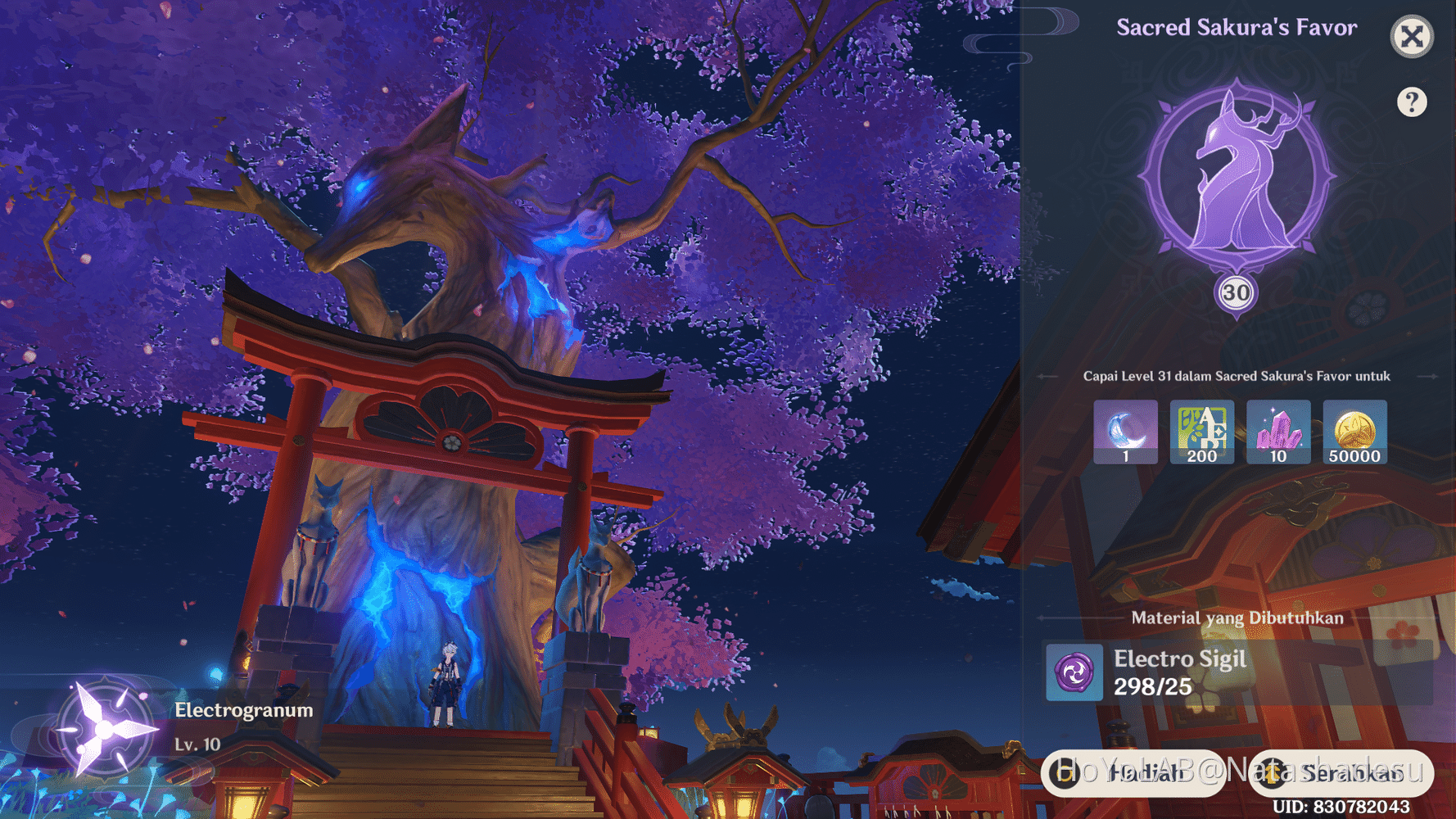Click the sigil icon inside the Serahkan button
This screenshot has height=819, width=1456.
(1275, 773)
